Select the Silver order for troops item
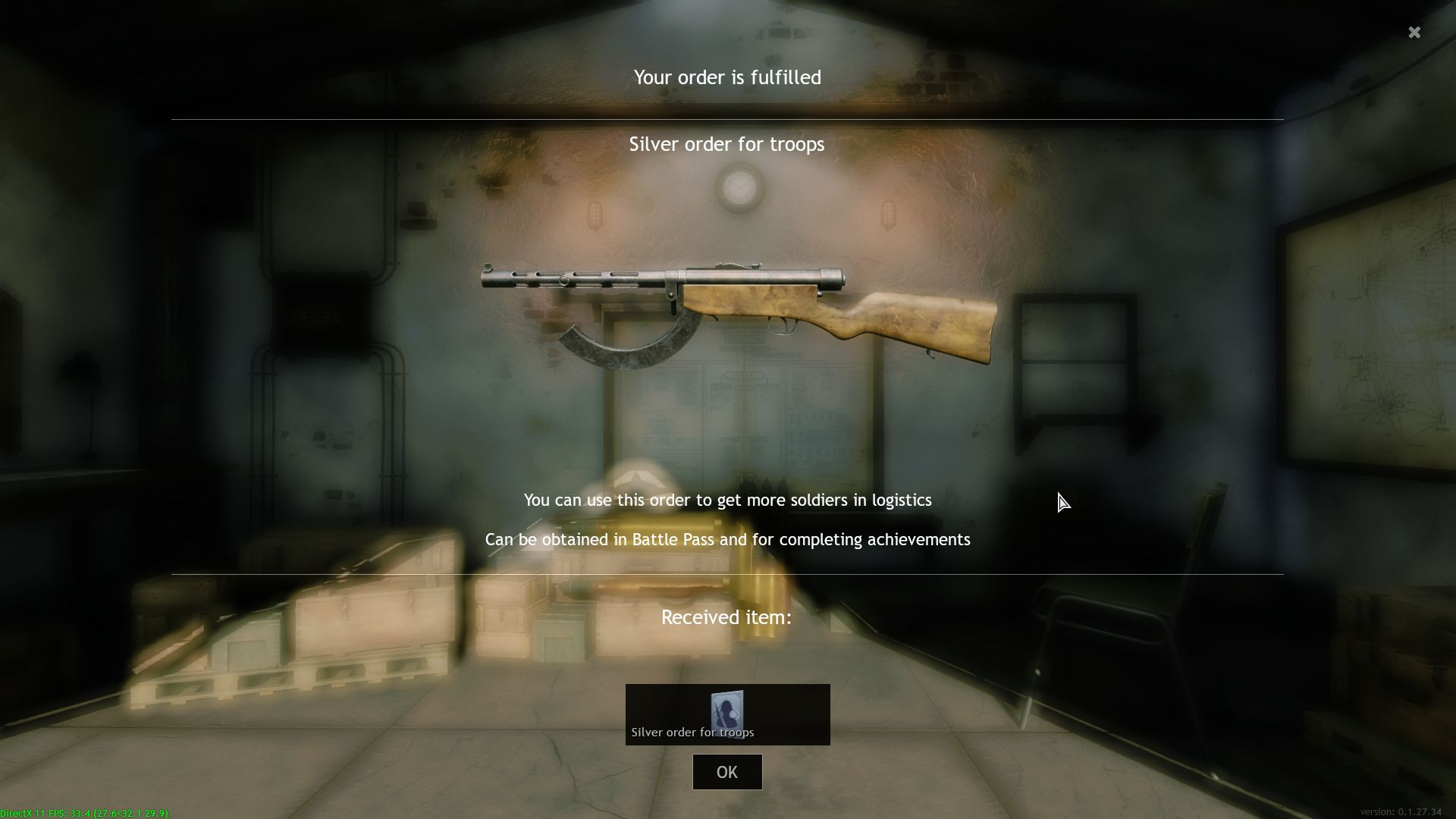This screenshot has width=1456, height=819. [727, 714]
